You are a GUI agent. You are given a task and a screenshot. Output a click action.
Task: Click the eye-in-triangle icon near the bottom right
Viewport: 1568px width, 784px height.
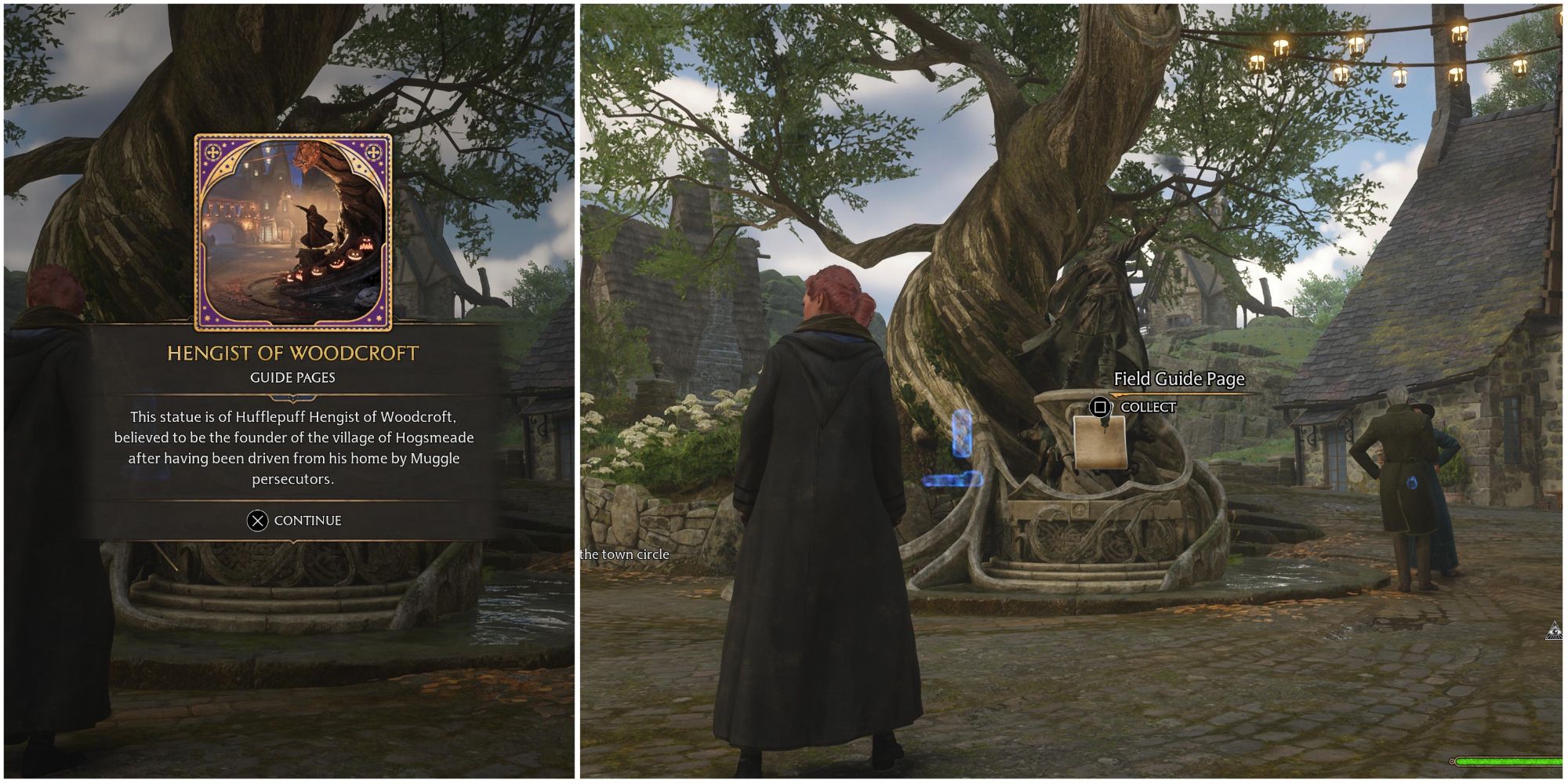1555,630
